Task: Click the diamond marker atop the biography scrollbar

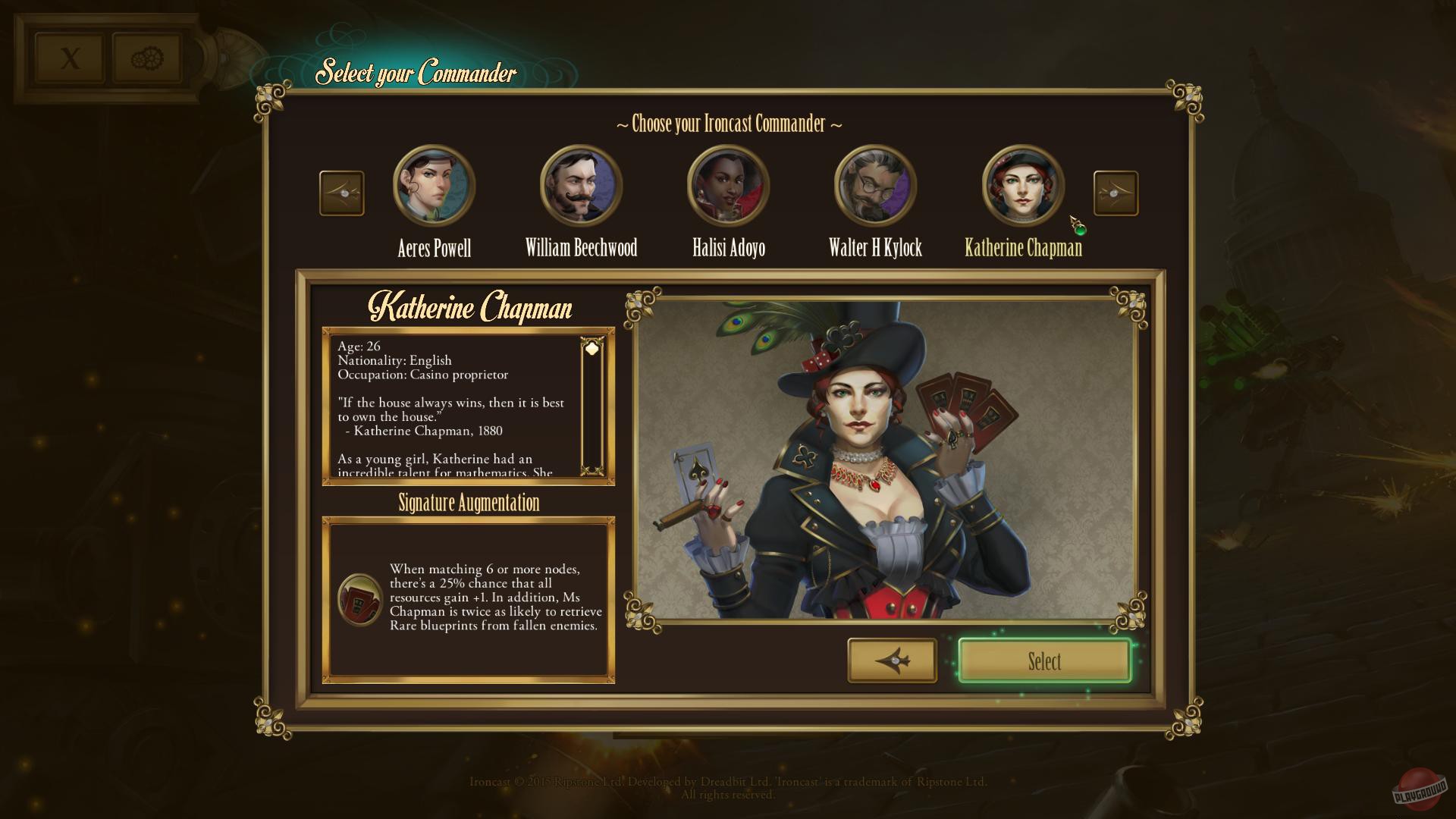Action: coord(591,347)
